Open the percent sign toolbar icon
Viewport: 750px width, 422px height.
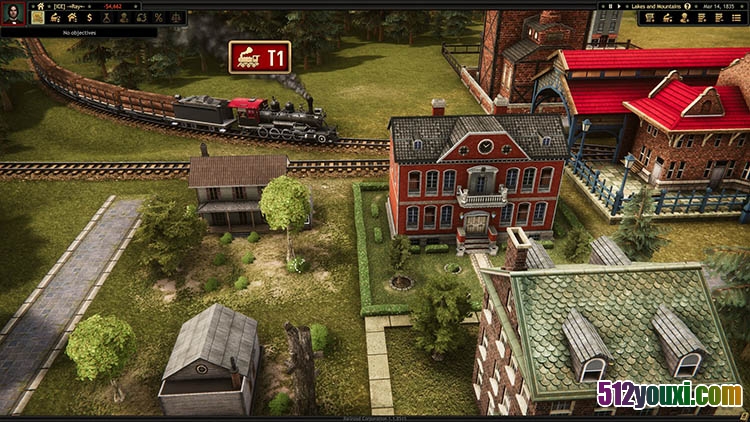pyautogui.click(x=159, y=17)
